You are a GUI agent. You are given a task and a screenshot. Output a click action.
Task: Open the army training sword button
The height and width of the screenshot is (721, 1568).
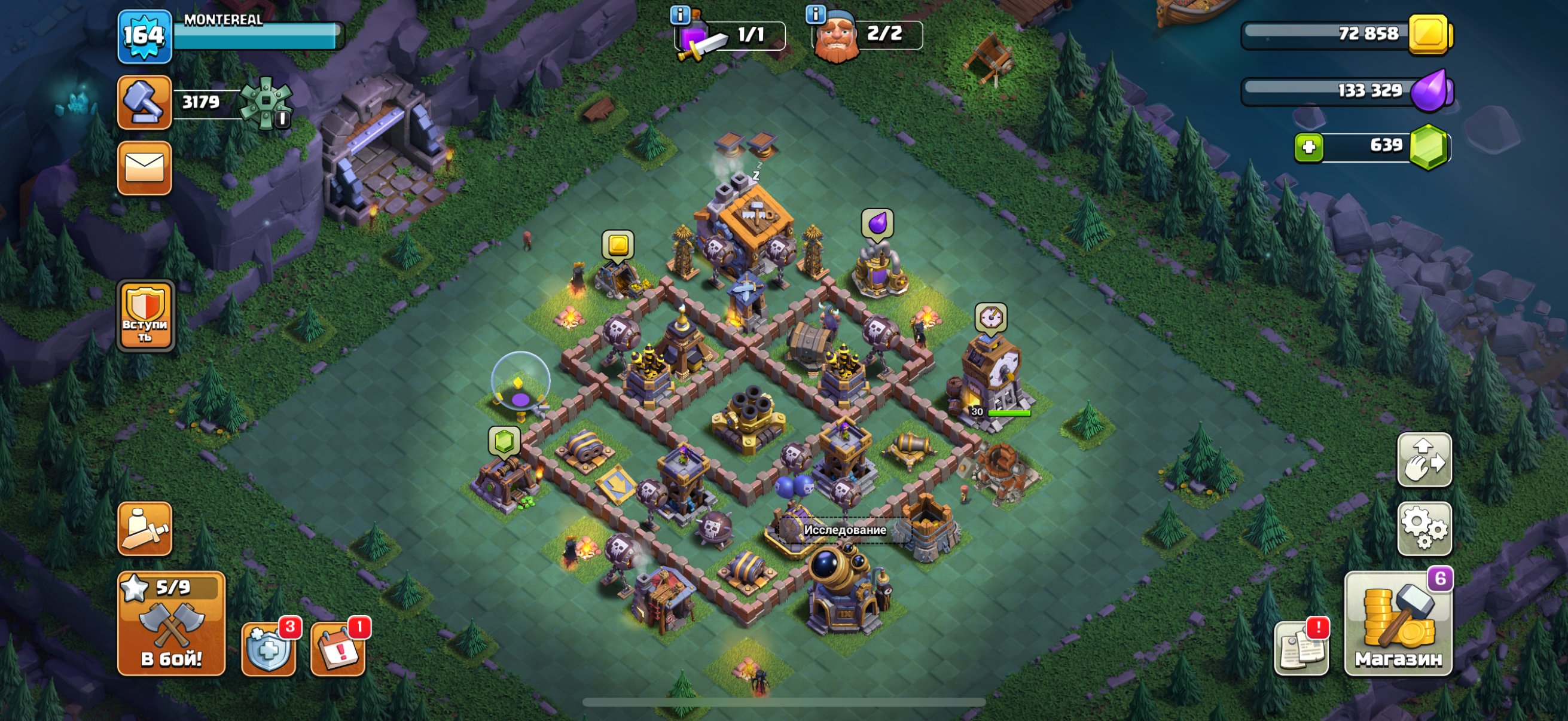(144, 528)
